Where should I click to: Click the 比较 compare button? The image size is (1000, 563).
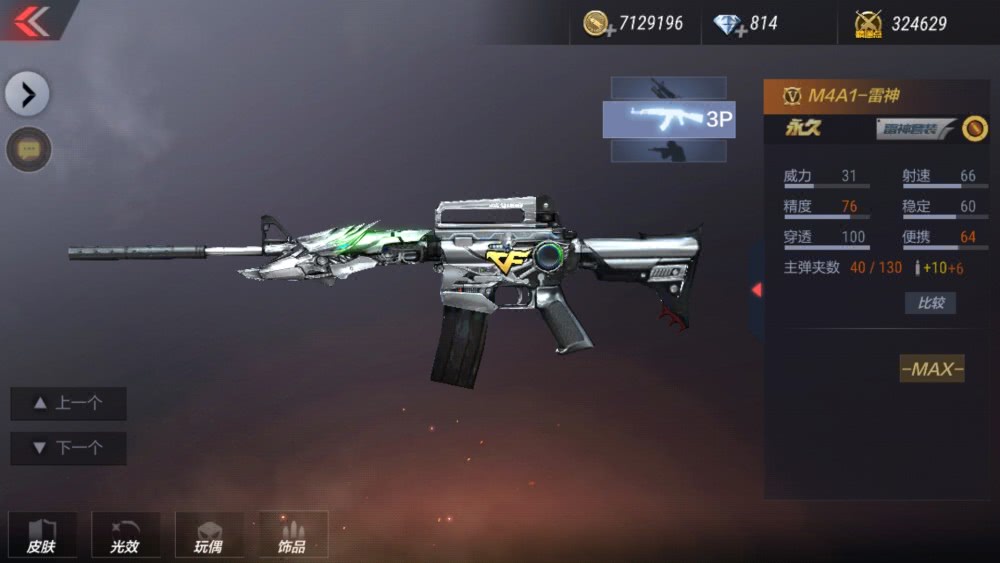pos(930,303)
